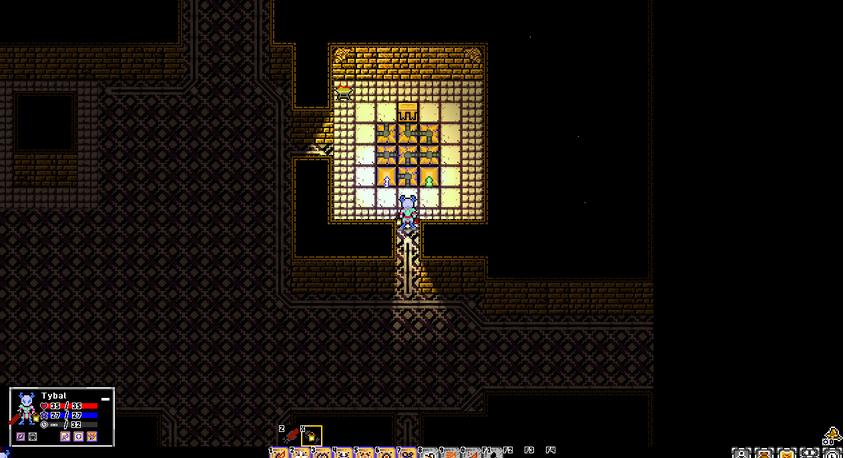The image size is (845, 458).
Task: Select Tybal's character portrait
Action: [25, 409]
